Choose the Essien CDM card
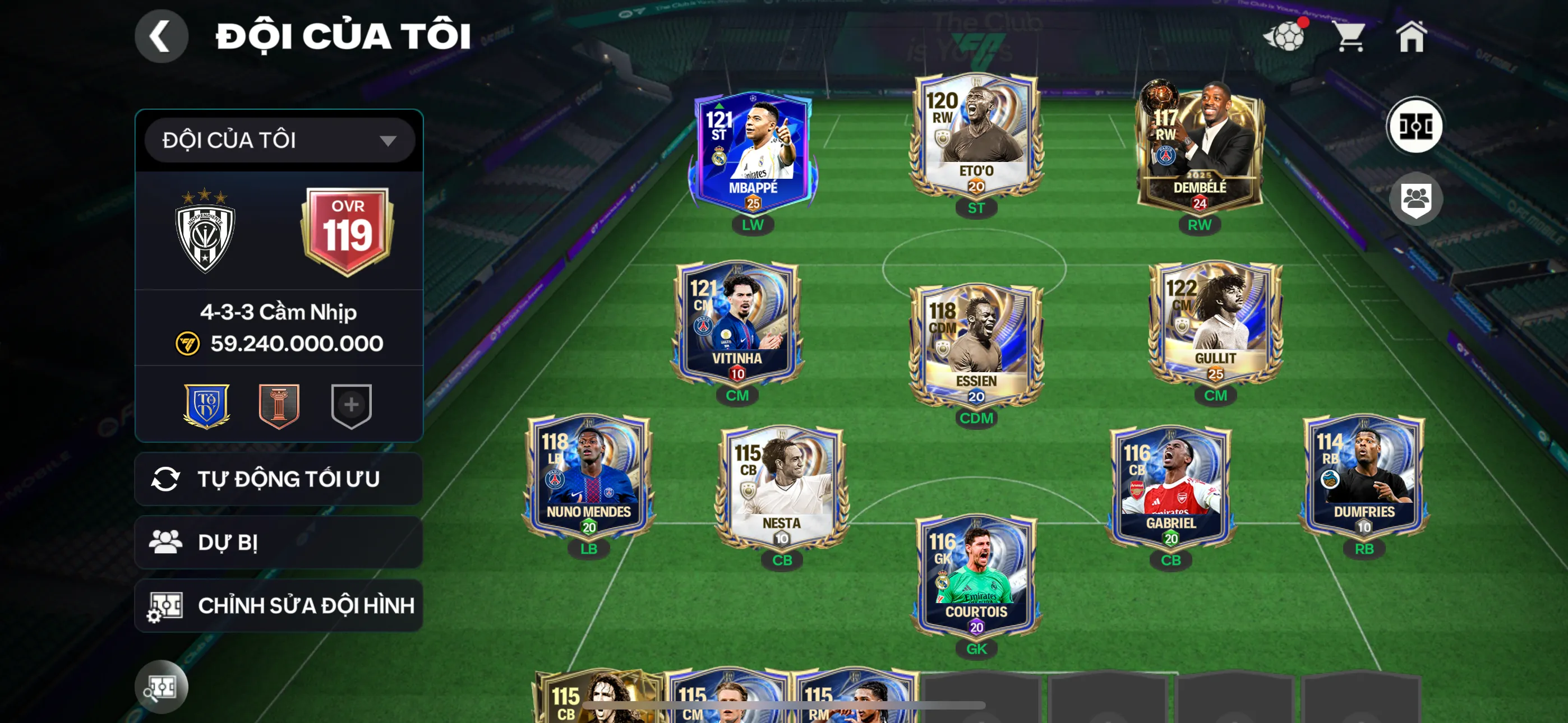1568x723 pixels. click(976, 345)
